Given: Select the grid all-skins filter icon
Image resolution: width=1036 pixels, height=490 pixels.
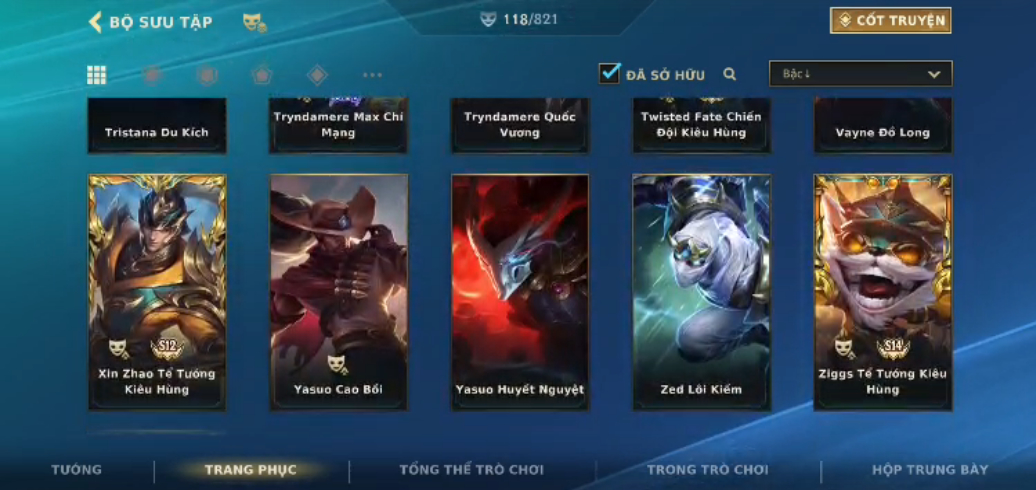Looking at the screenshot, I should (x=97, y=75).
